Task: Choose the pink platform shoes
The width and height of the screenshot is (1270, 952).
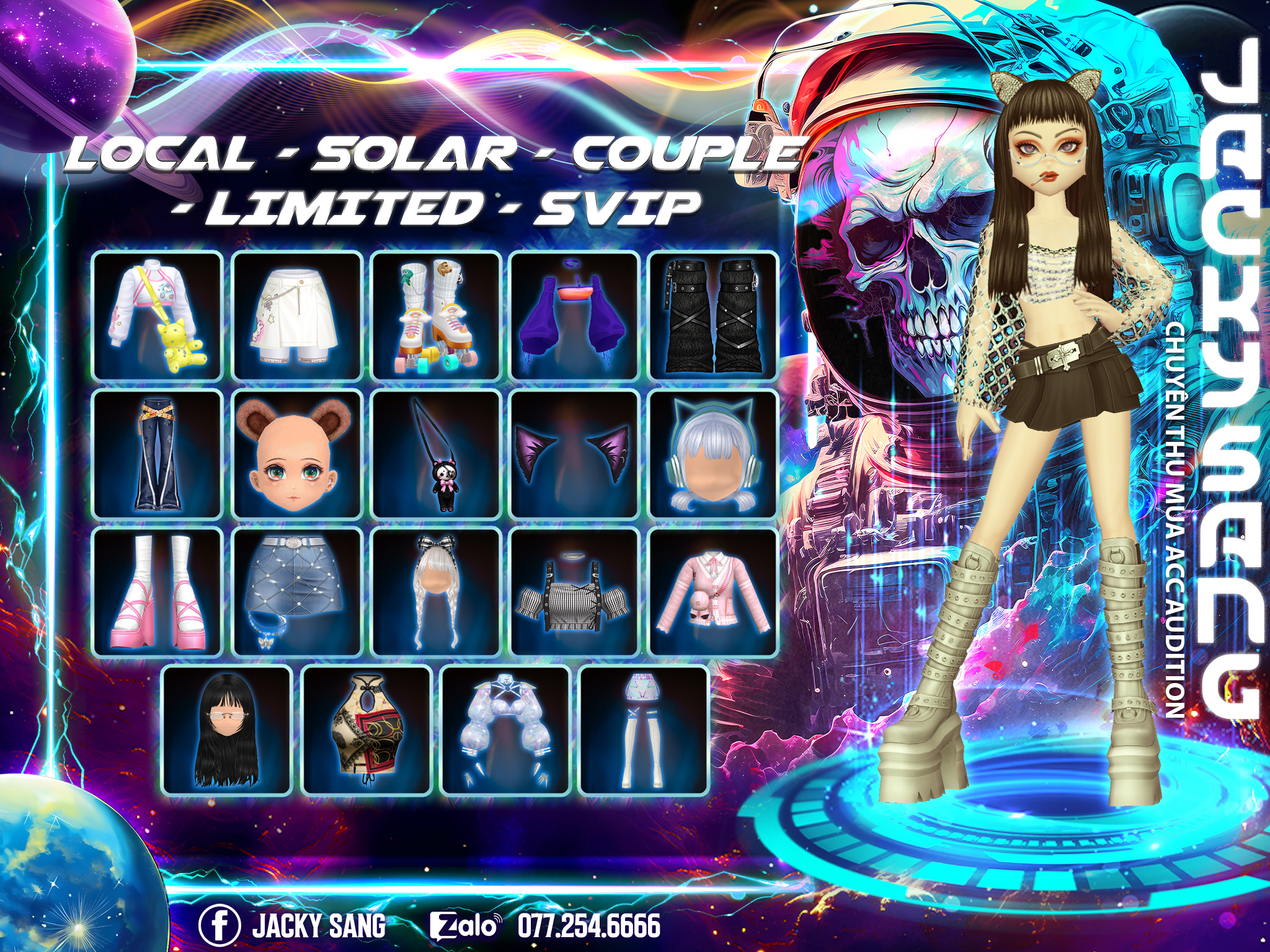Action: (x=158, y=592)
